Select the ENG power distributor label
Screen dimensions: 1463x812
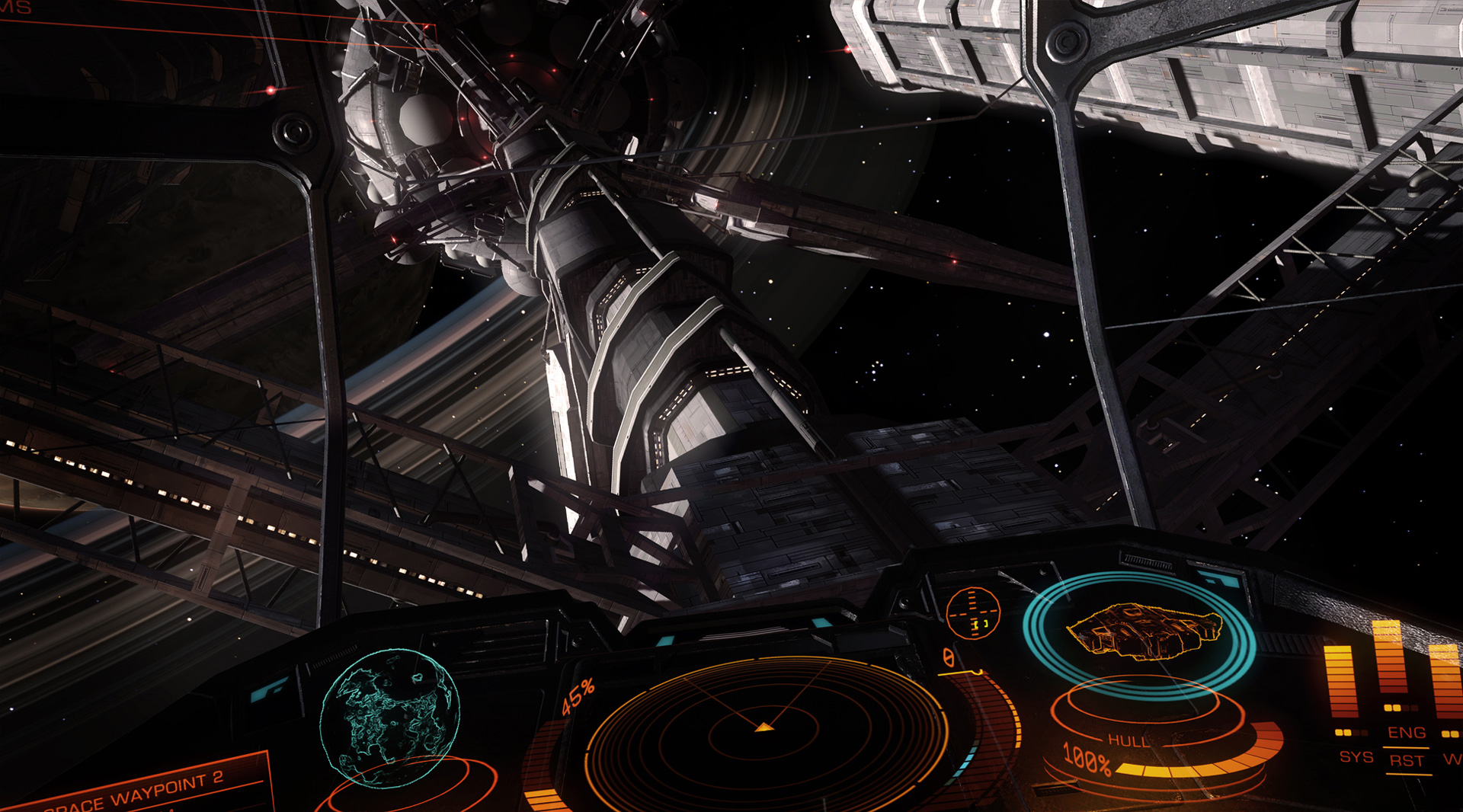point(1406,733)
